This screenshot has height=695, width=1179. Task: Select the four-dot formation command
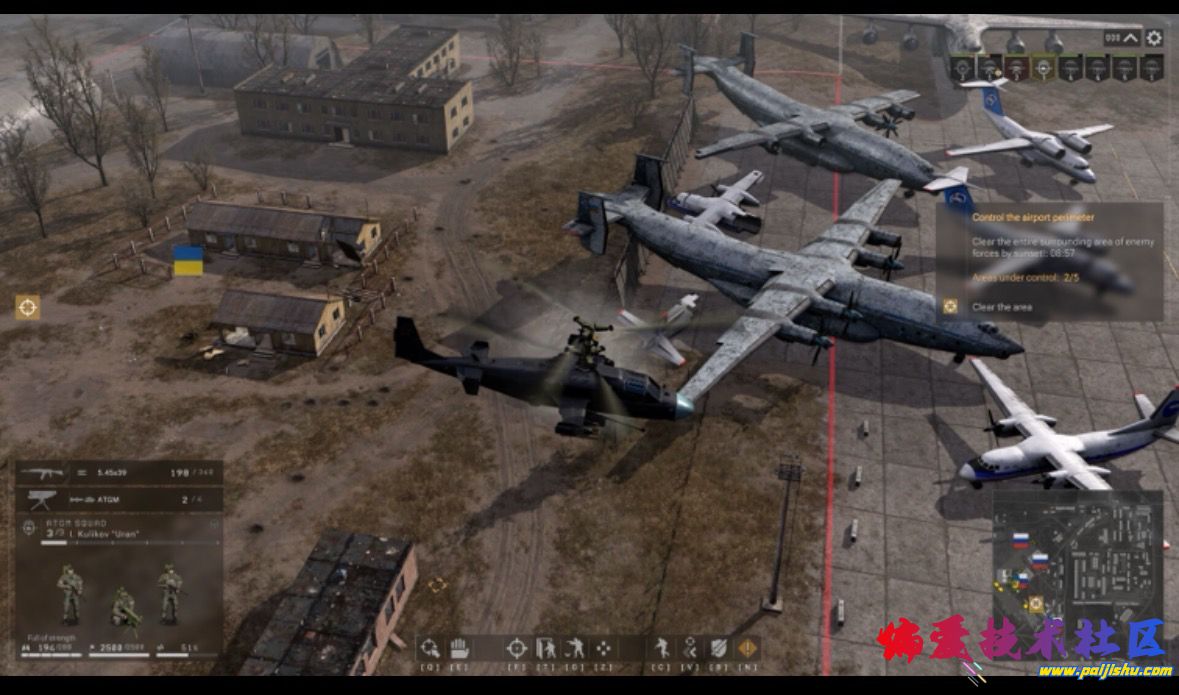point(604,647)
